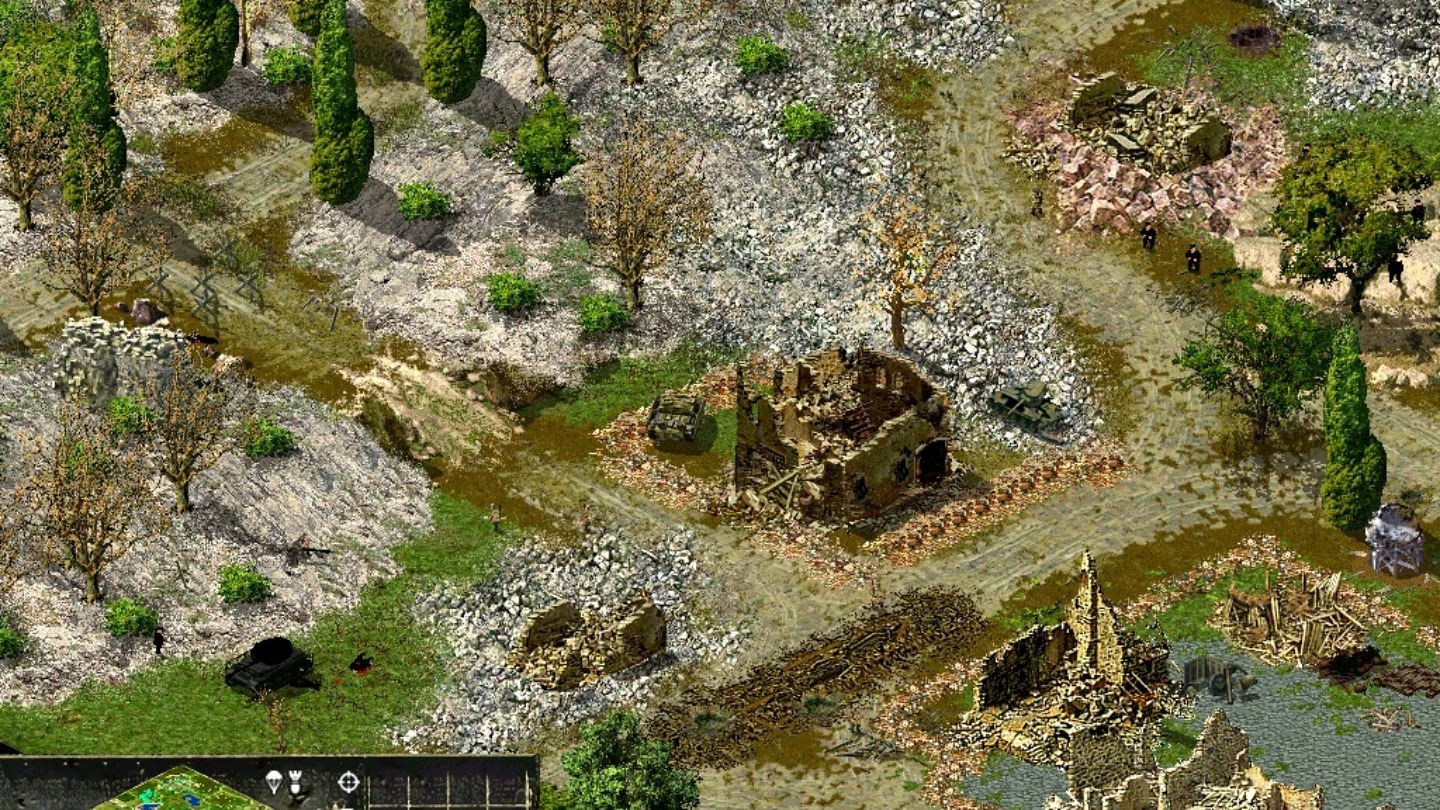Call in paratroopers with the parachute icon
Screen dimensions: 1440x810
273,781
